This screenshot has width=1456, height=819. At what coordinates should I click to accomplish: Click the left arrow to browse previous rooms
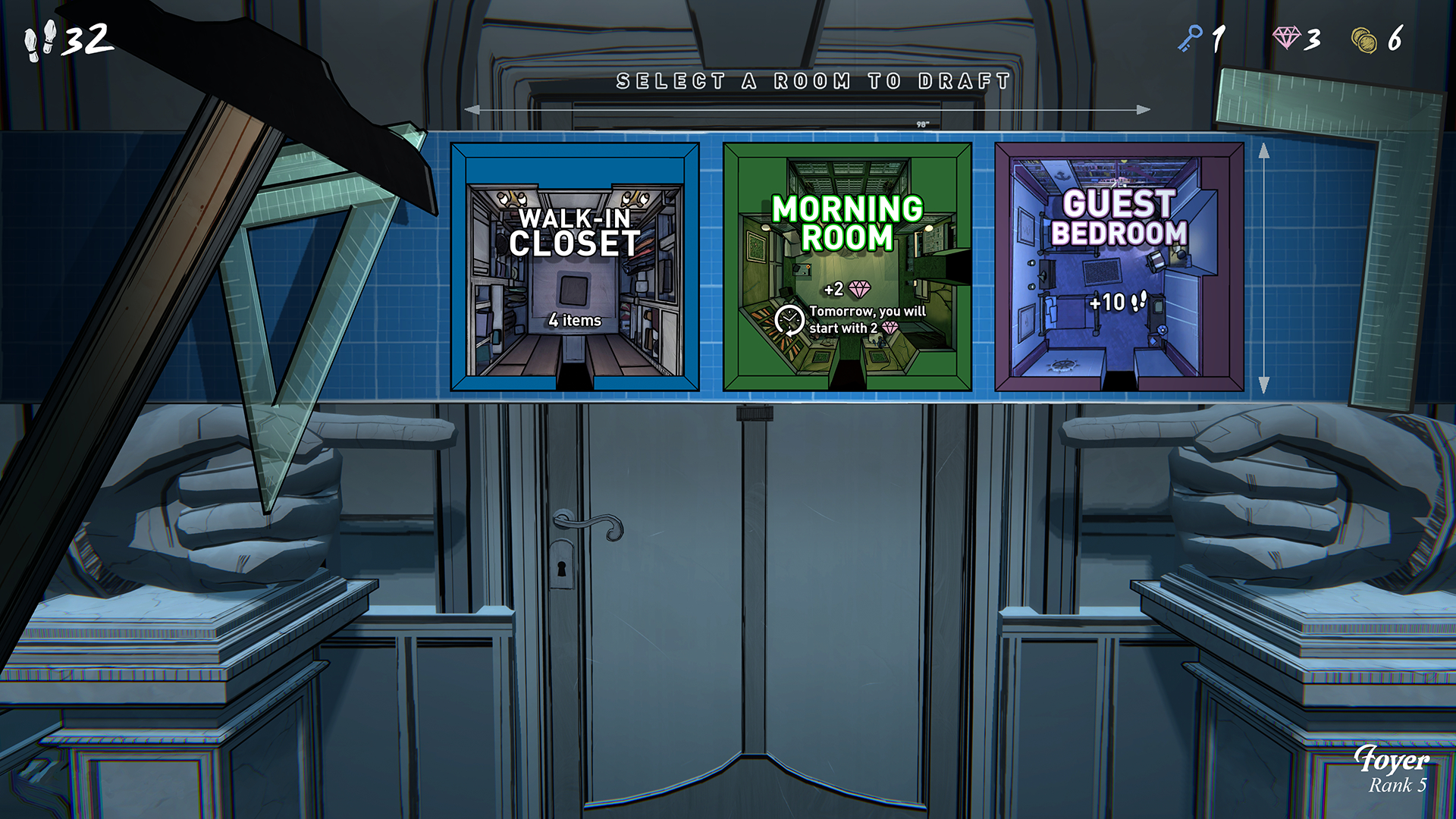tap(474, 109)
